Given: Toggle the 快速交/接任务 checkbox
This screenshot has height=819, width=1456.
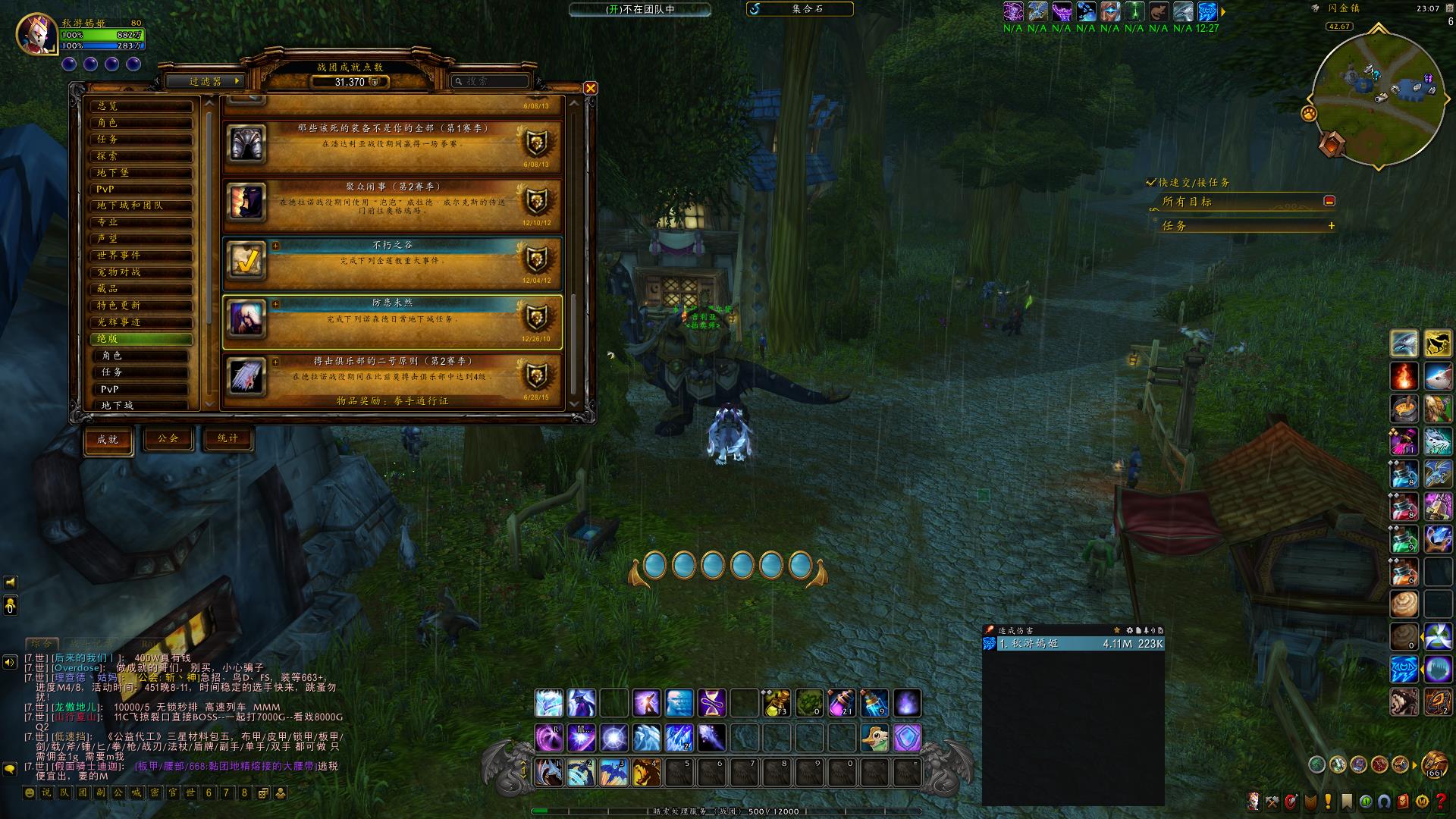Looking at the screenshot, I should tap(1151, 183).
